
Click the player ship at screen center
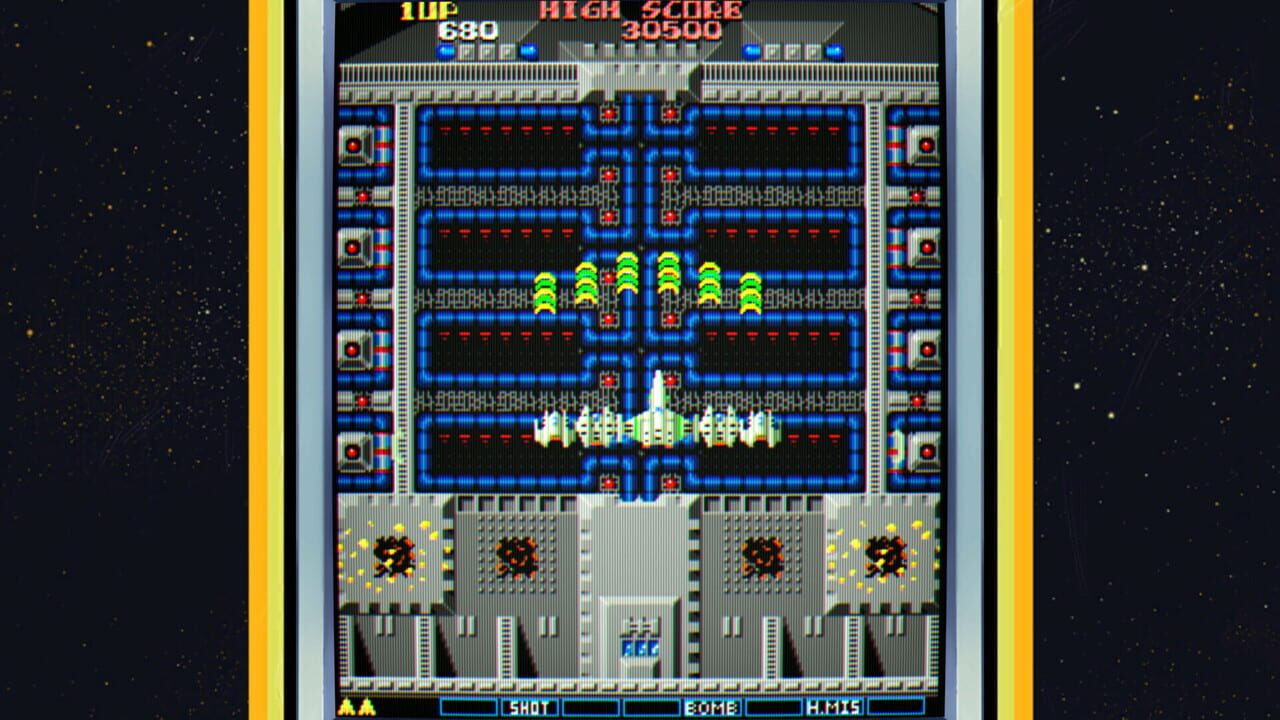click(656, 420)
